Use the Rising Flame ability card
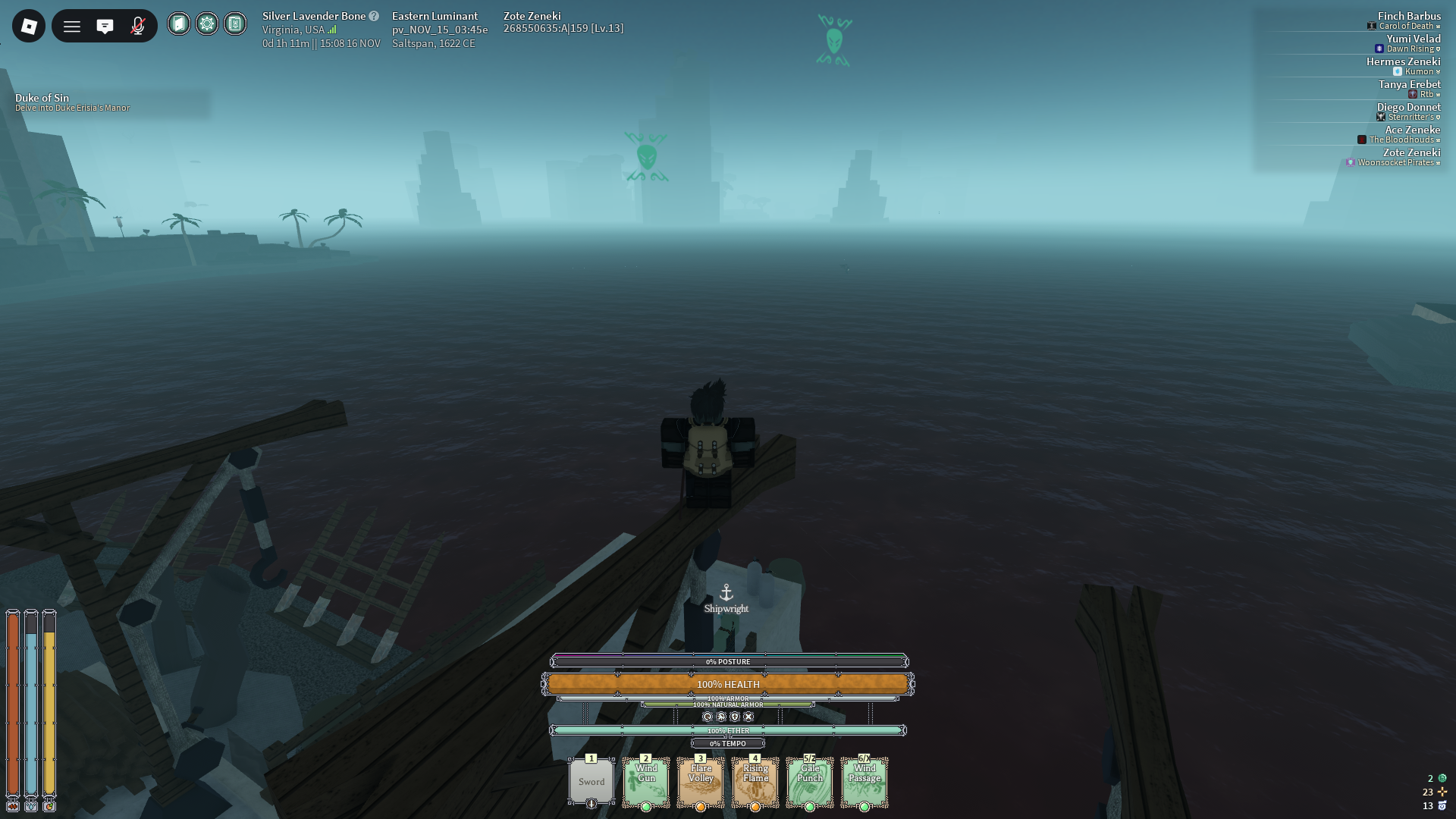Screen dimensions: 1456x819 point(755,782)
